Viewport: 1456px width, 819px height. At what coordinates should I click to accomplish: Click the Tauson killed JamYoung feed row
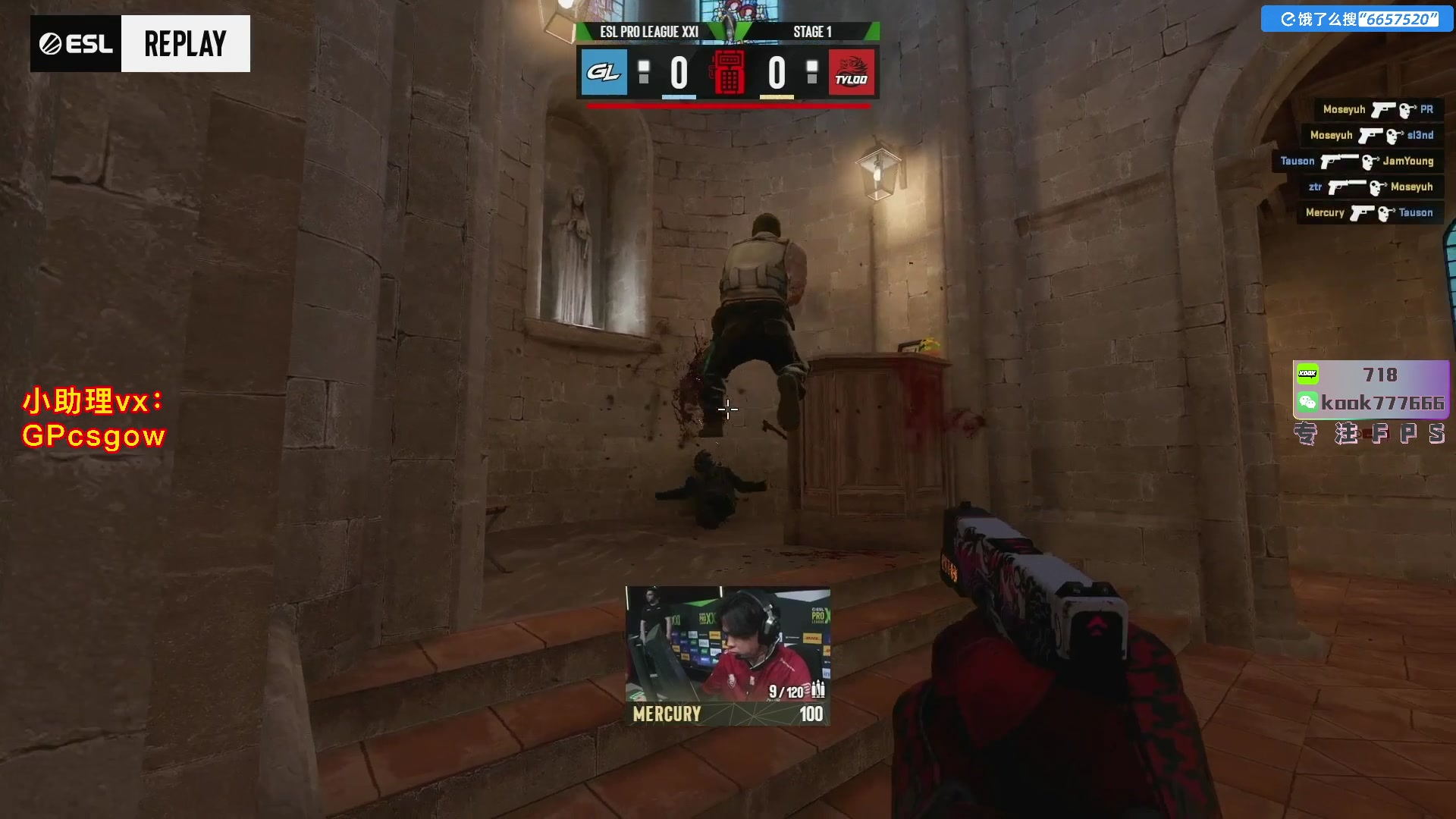[1357, 162]
